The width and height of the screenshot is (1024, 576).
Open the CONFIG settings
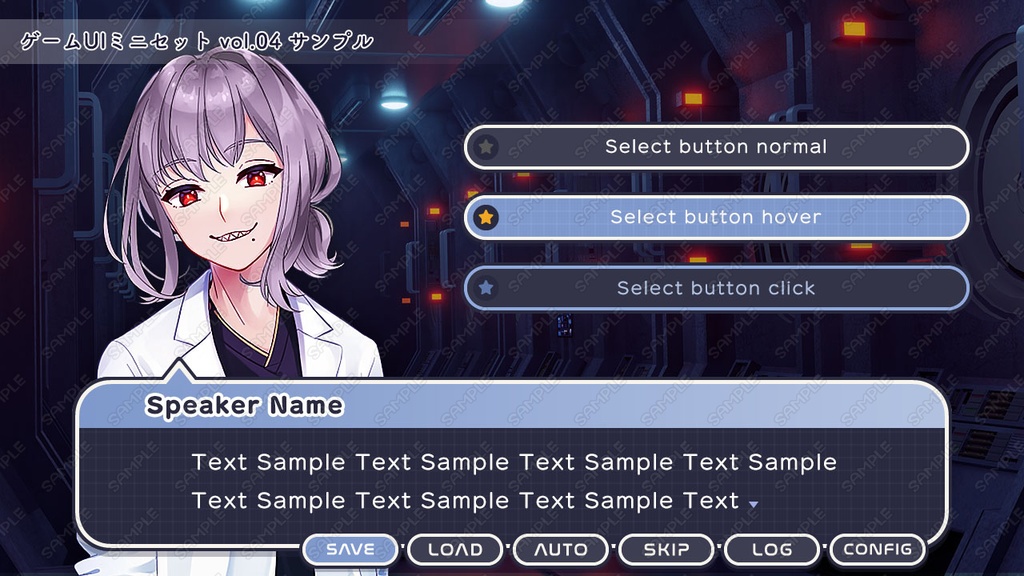tap(877, 549)
